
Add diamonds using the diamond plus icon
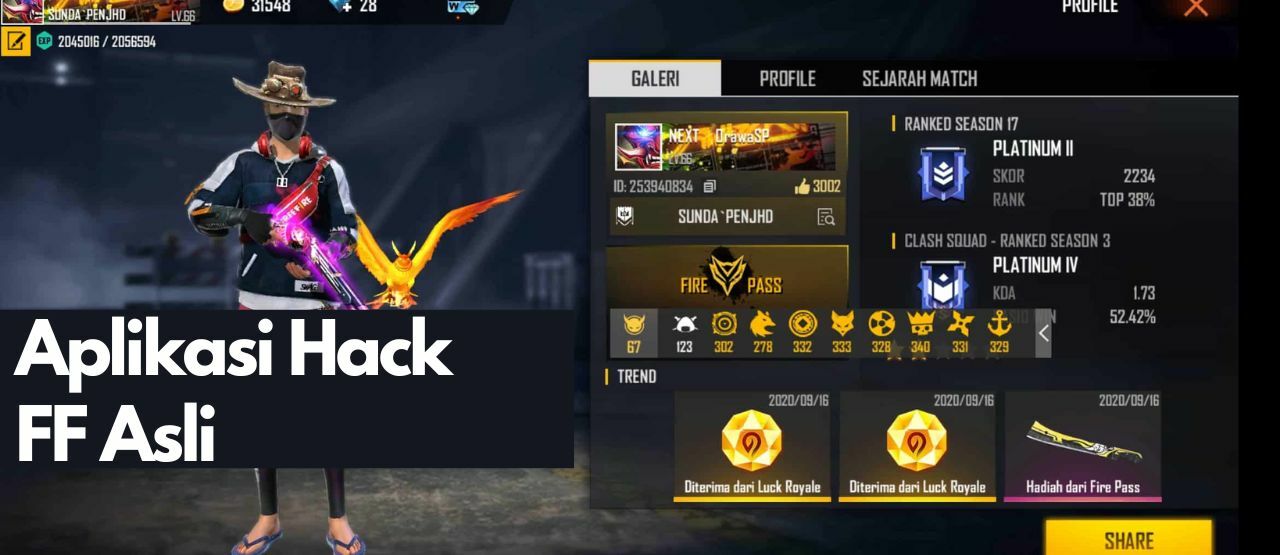tap(341, 7)
